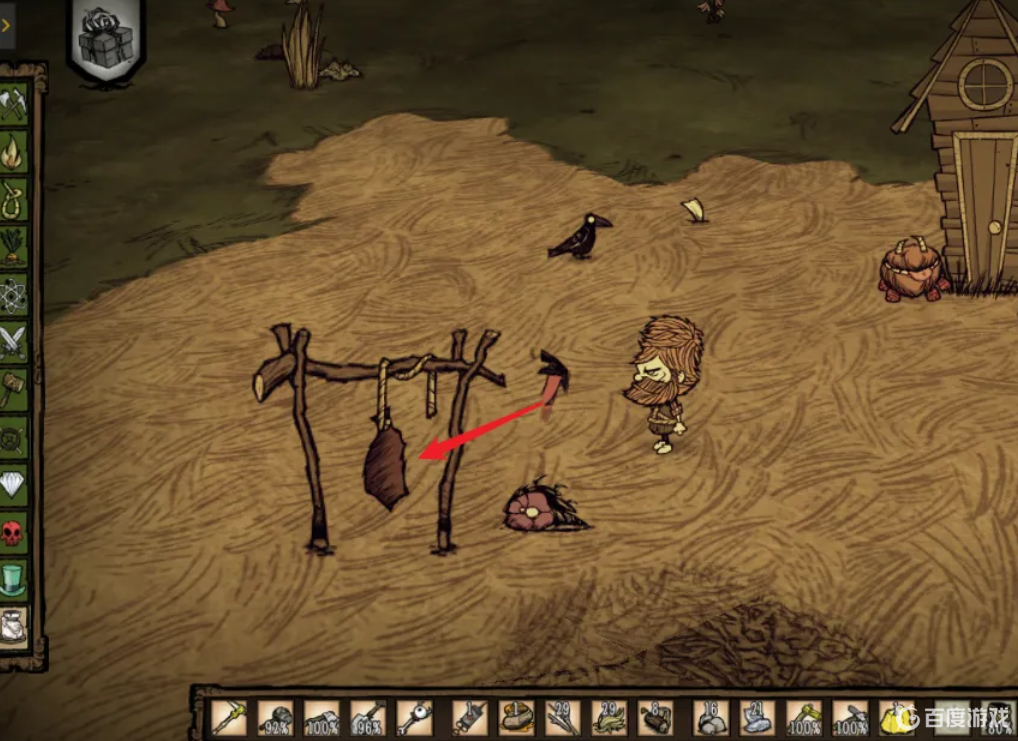1018x741 pixels.
Task: Select the rocks stack of 16
Action: pyautogui.click(x=710, y=718)
